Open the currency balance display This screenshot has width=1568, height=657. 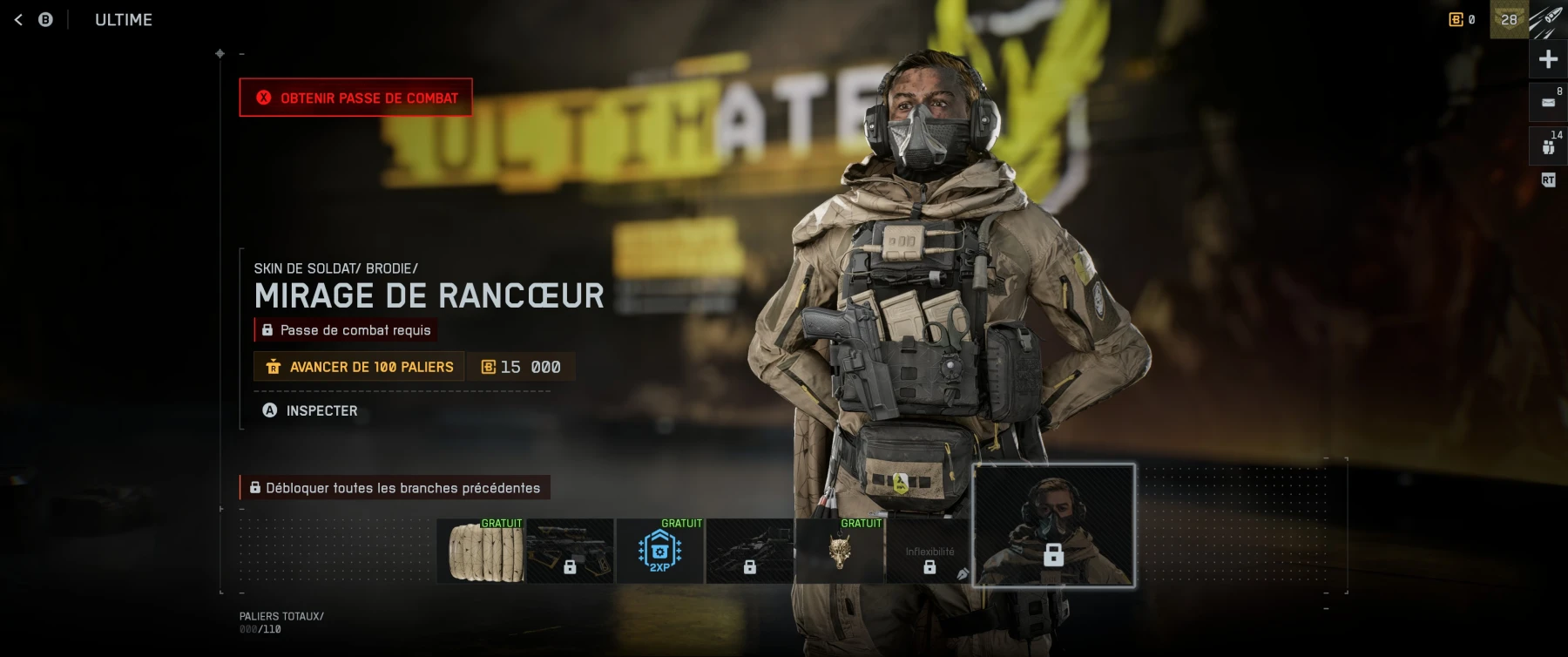coord(1462,19)
